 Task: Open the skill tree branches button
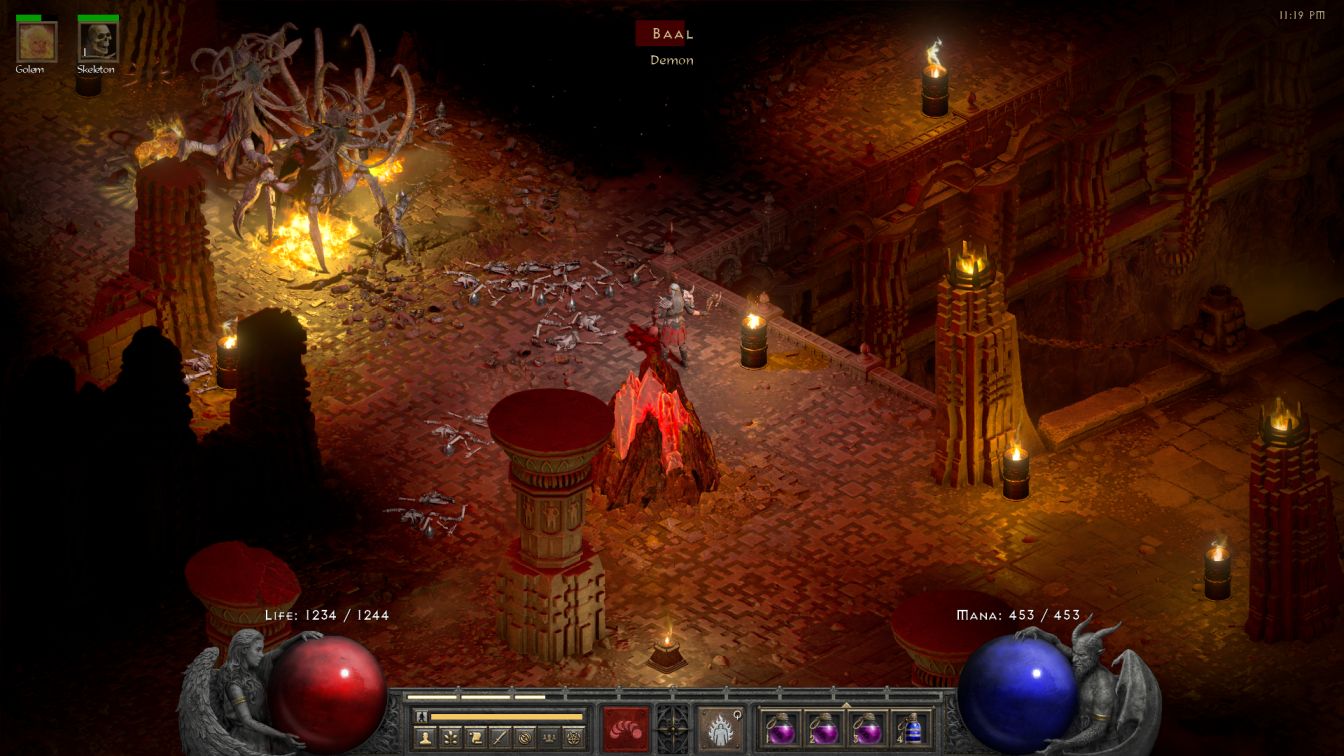(451, 737)
